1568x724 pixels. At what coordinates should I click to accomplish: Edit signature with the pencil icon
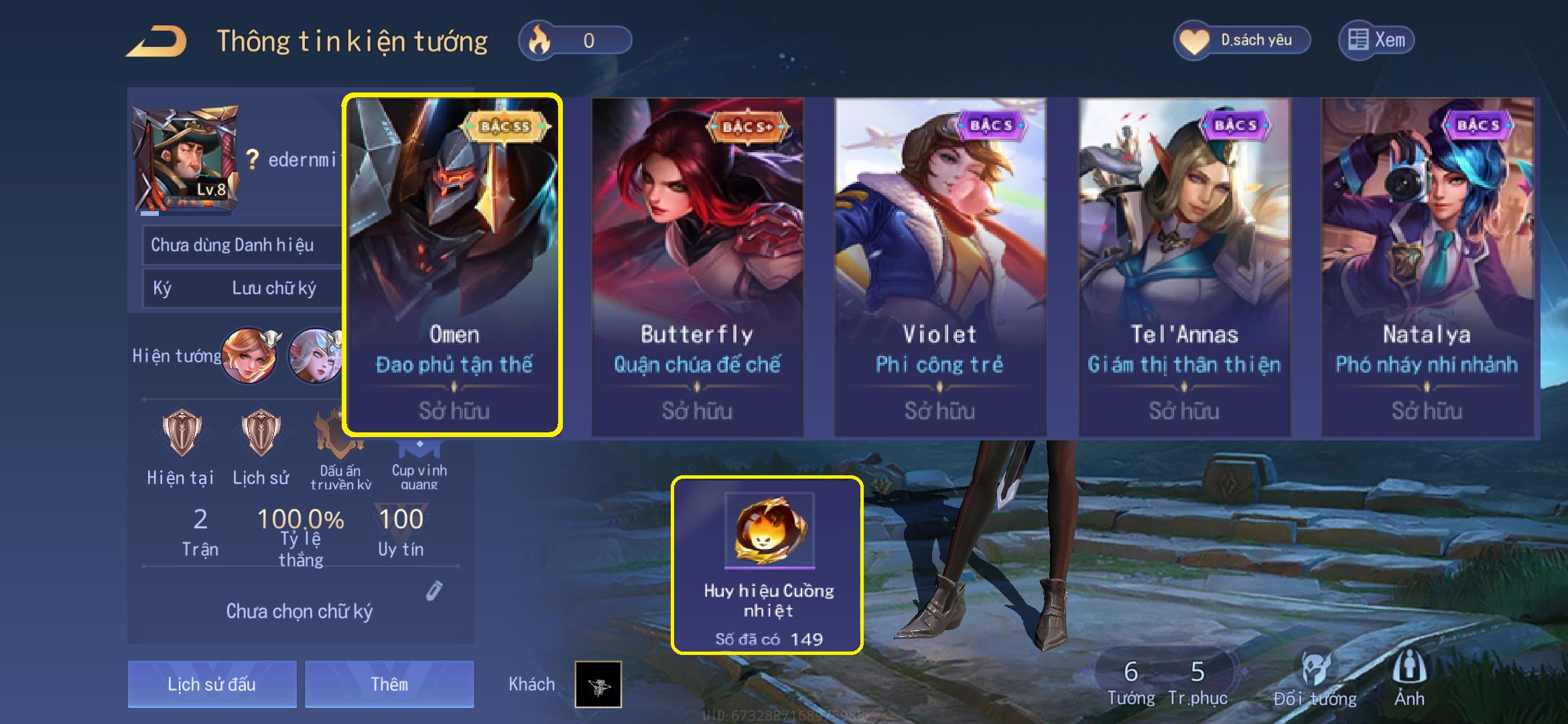coord(434,591)
